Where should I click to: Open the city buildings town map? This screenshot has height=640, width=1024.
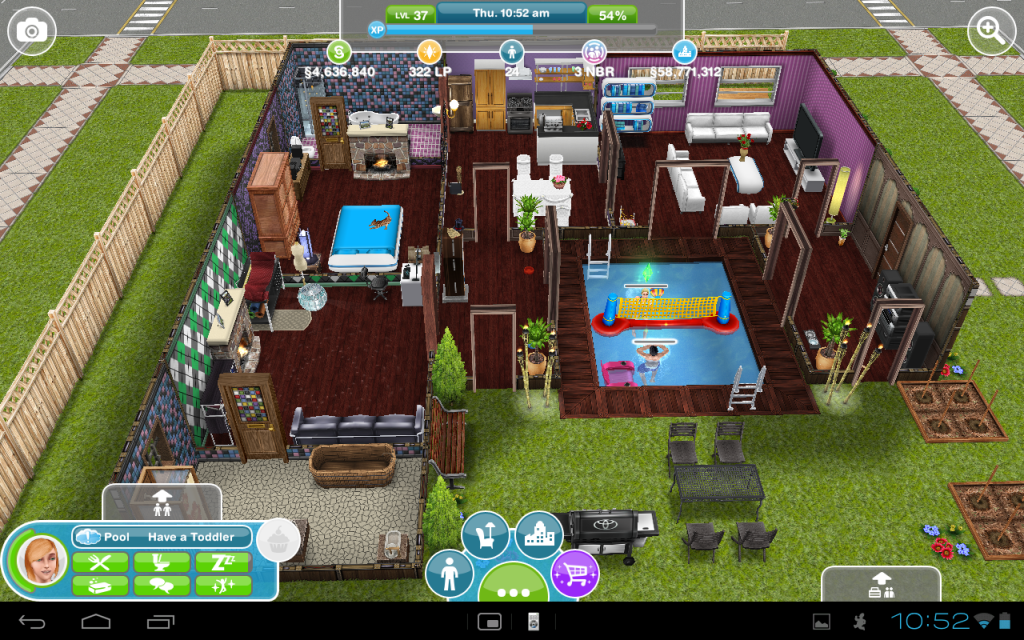click(539, 536)
